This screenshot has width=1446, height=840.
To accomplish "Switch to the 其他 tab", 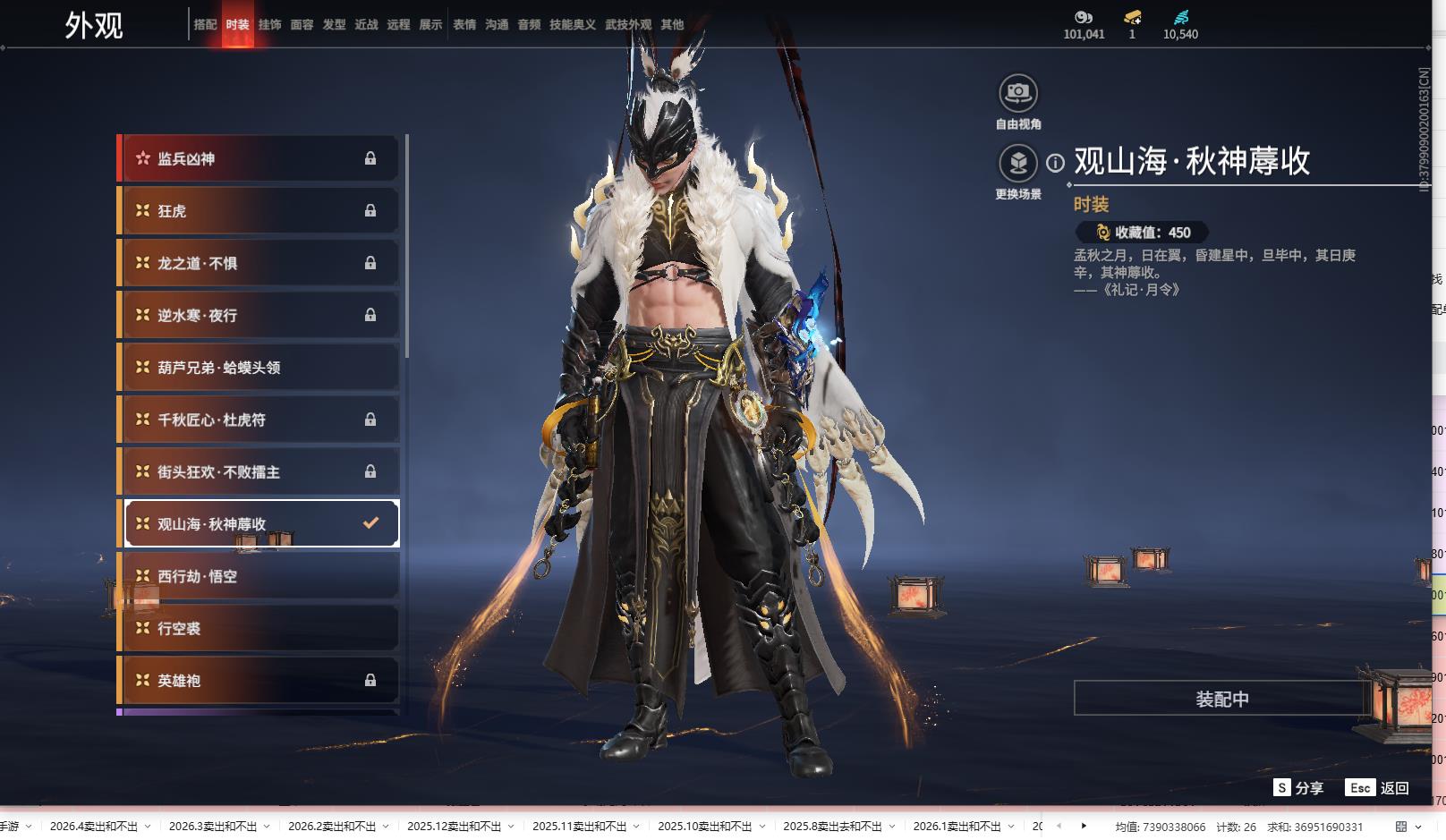I will click(672, 24).
